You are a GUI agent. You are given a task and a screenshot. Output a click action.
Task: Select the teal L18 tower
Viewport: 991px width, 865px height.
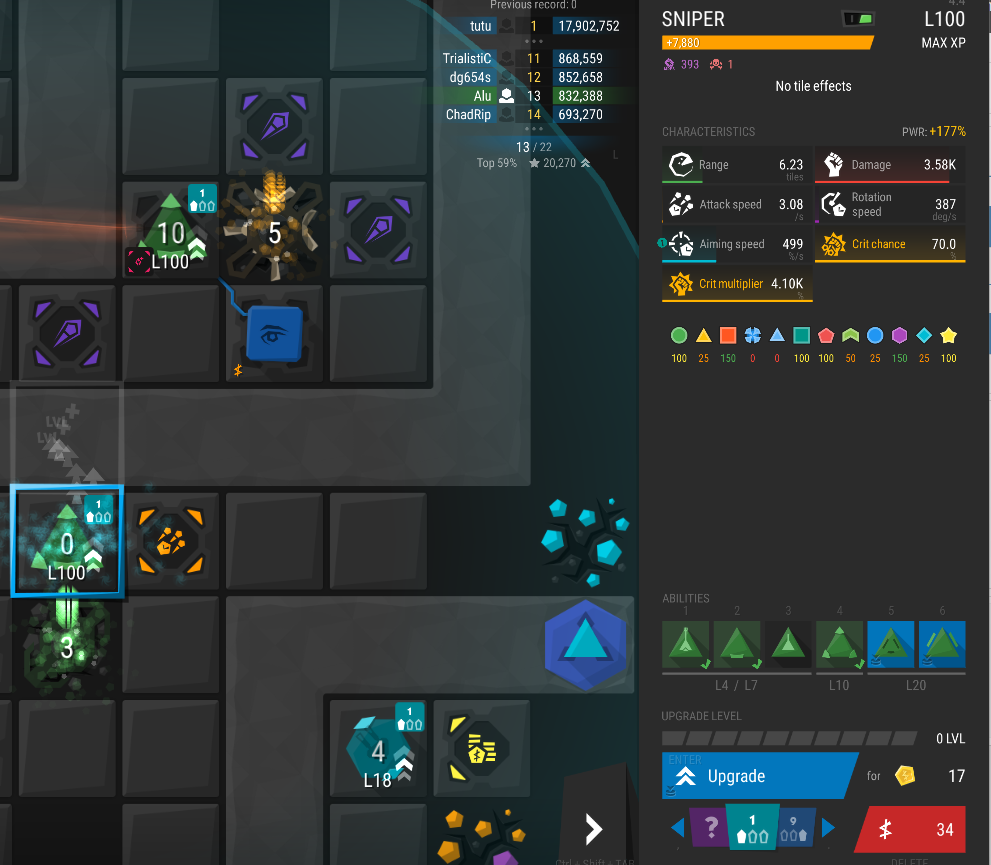378,751
